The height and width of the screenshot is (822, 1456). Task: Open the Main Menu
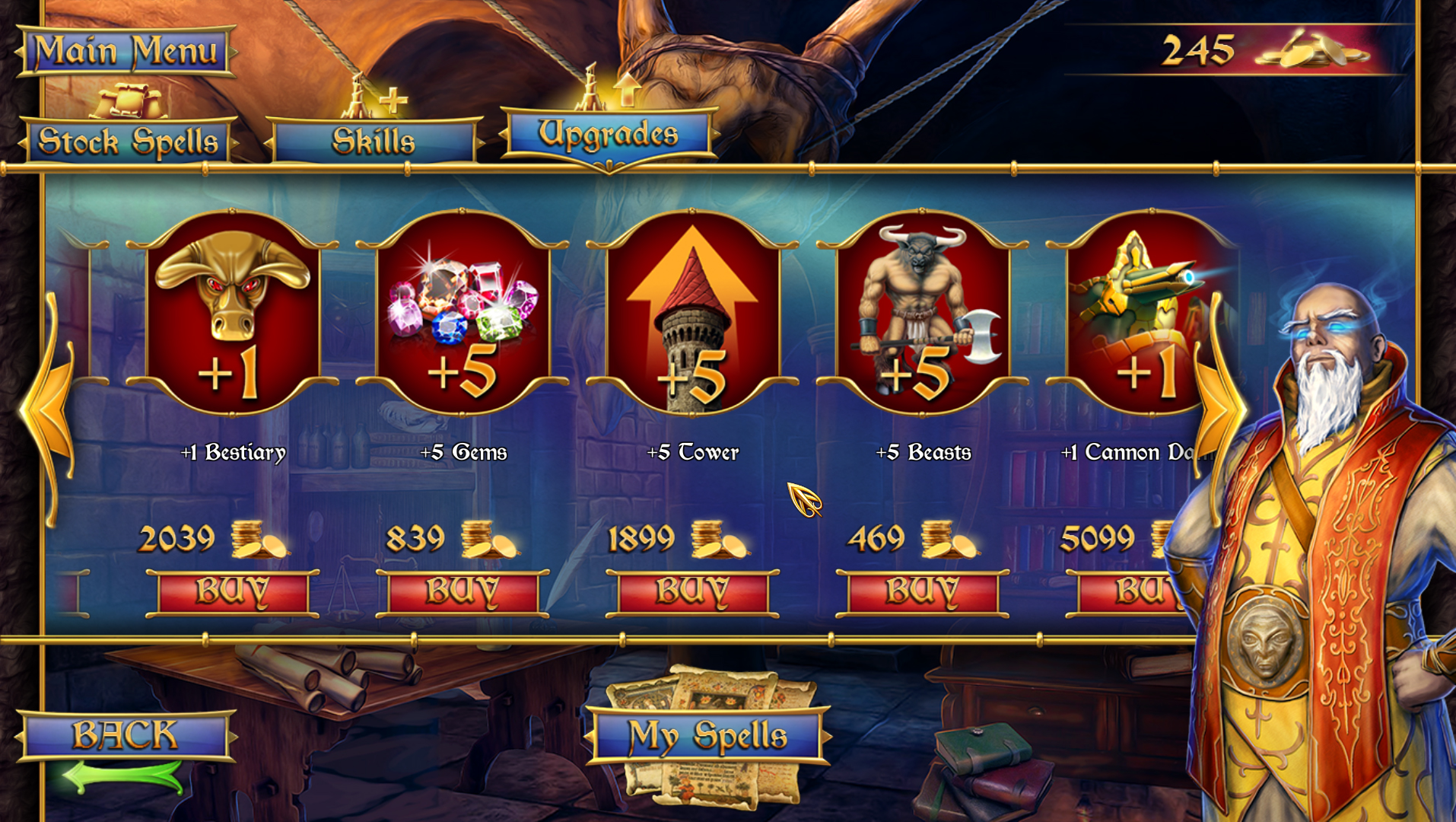click(x=124, y=52)
